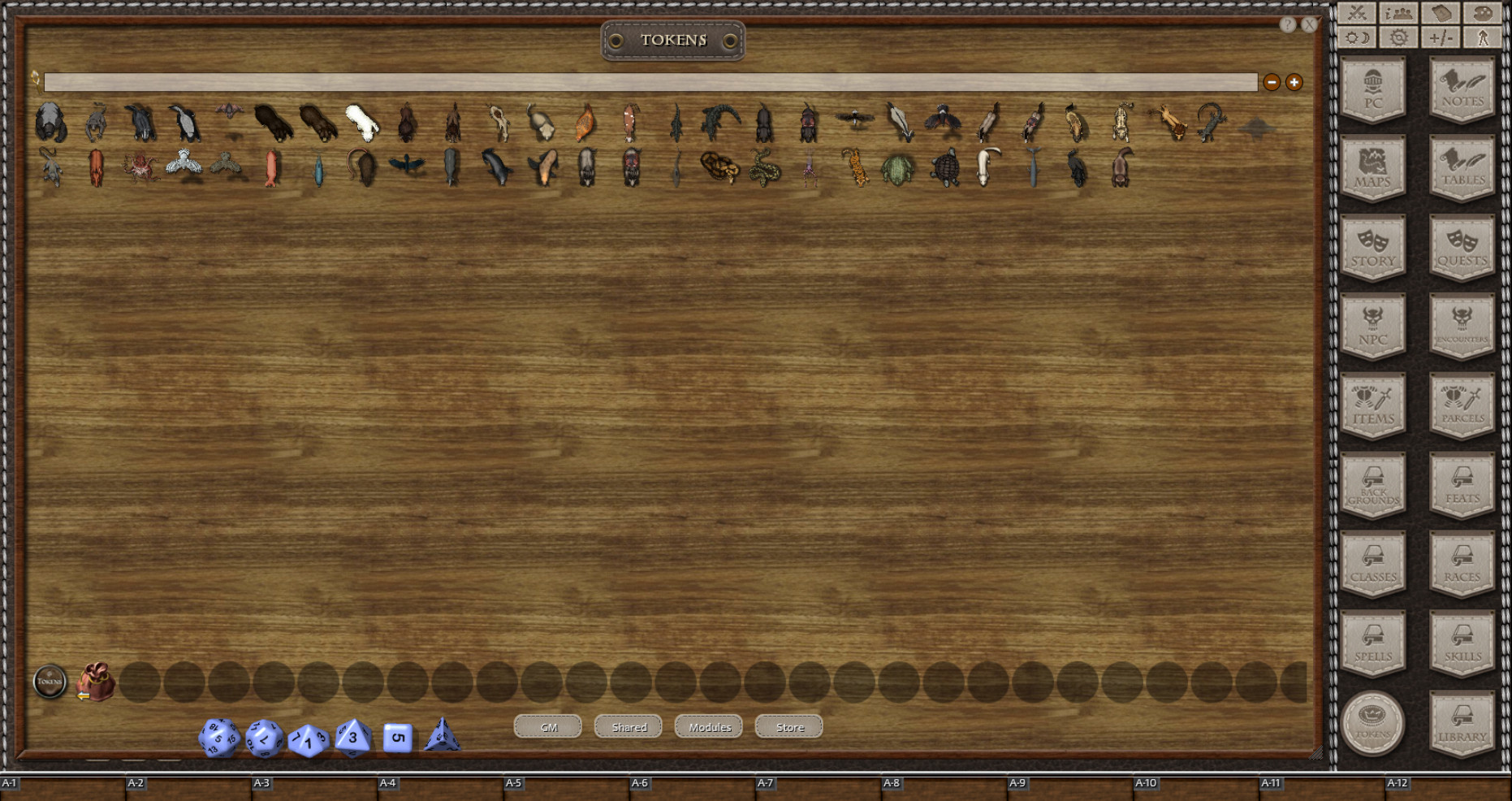Viewport: 1512px width, 801px height.
Task: Toggle the day/night lighting mask
Action: pos(1357,37)
